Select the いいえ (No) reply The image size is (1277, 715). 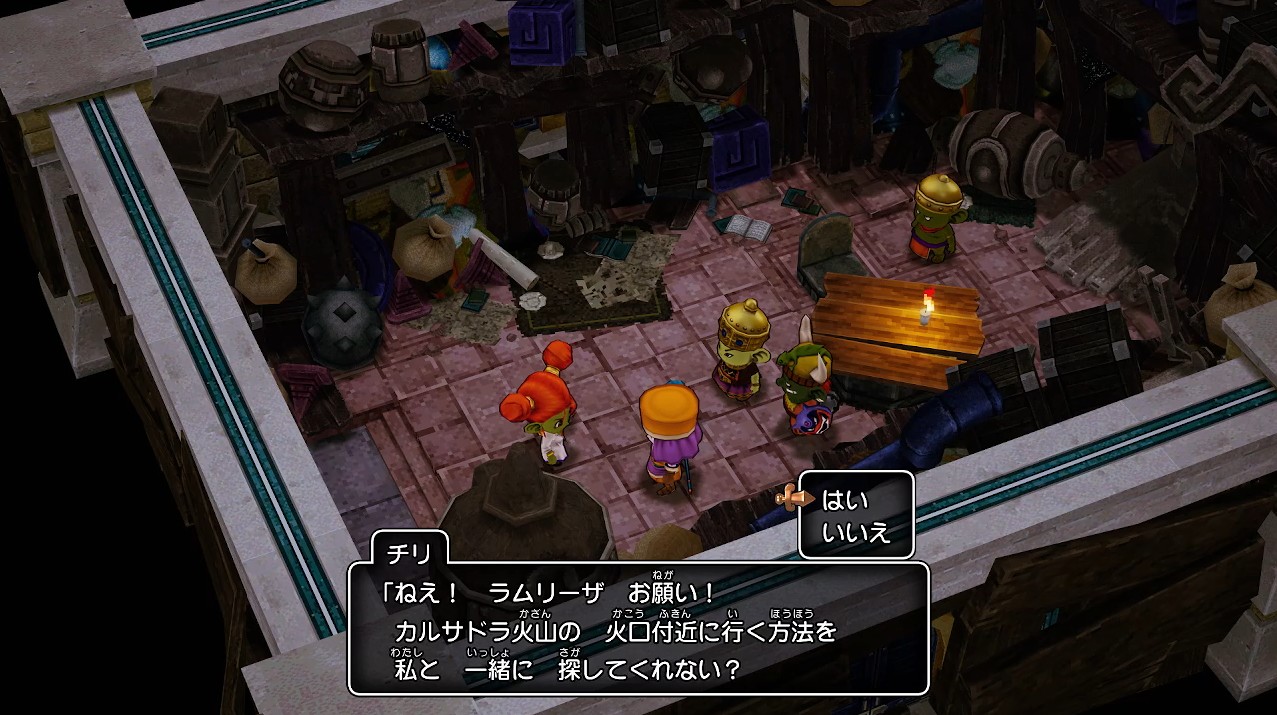pyautogui.click(x=855, y=532)
